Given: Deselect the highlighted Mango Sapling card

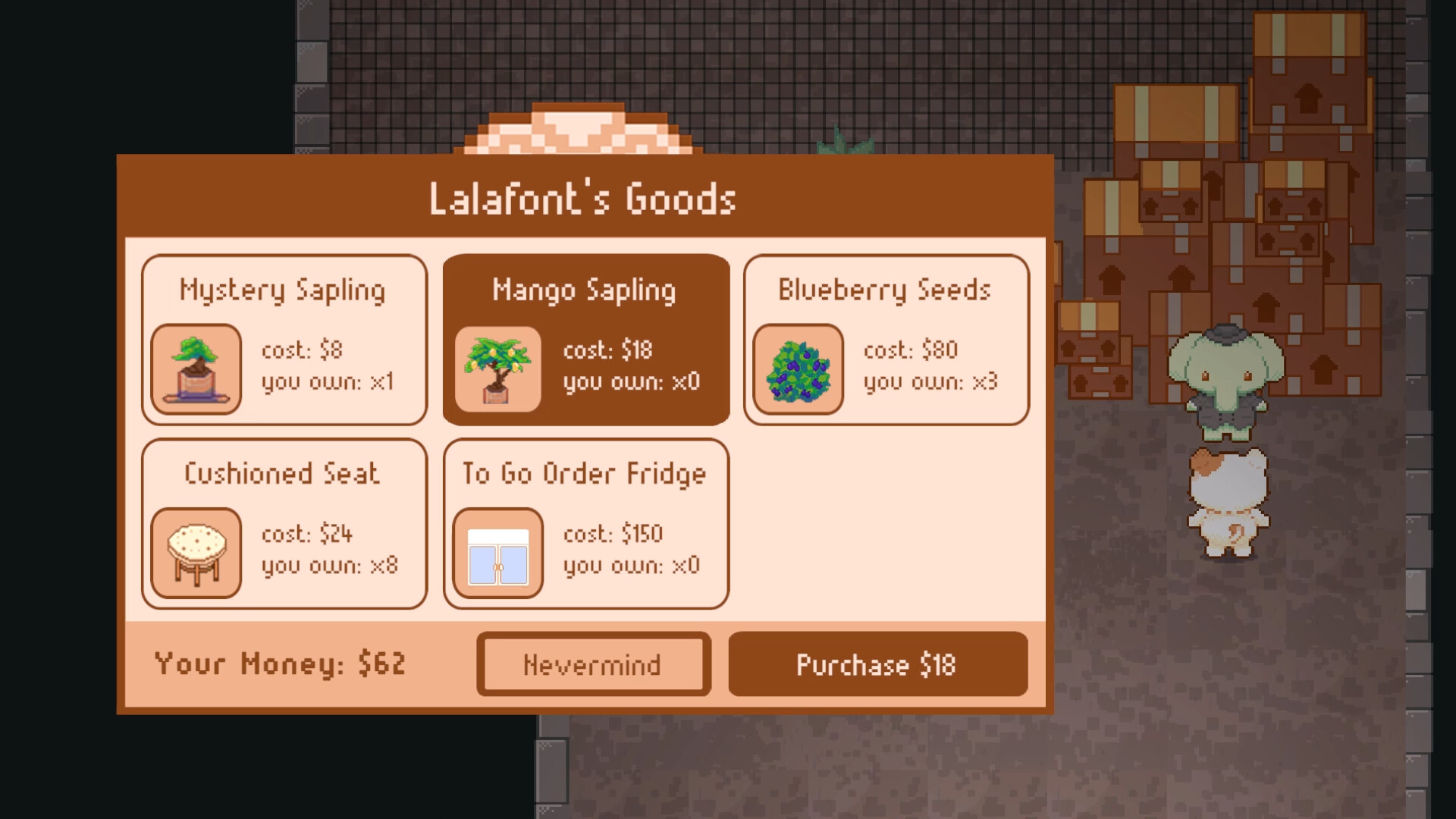Looking at the screenshot, I should [586, 340].
